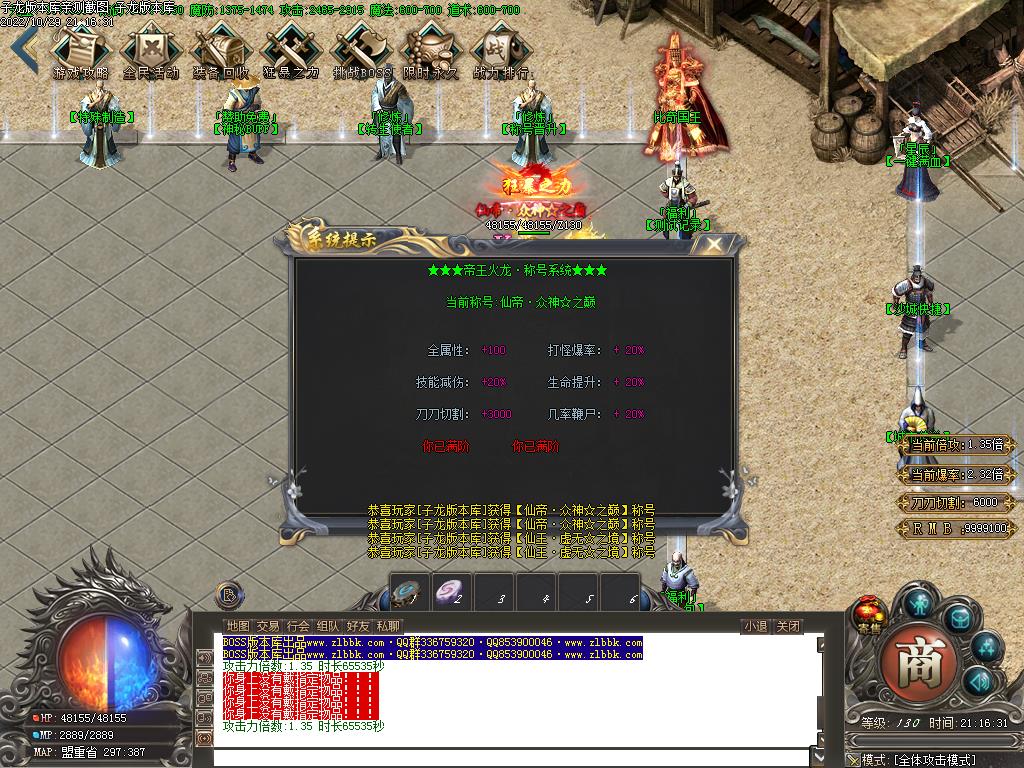Viewport: 1024px width, 768px height.
Task: Open the 行会 guild tab
Action: 298,626
